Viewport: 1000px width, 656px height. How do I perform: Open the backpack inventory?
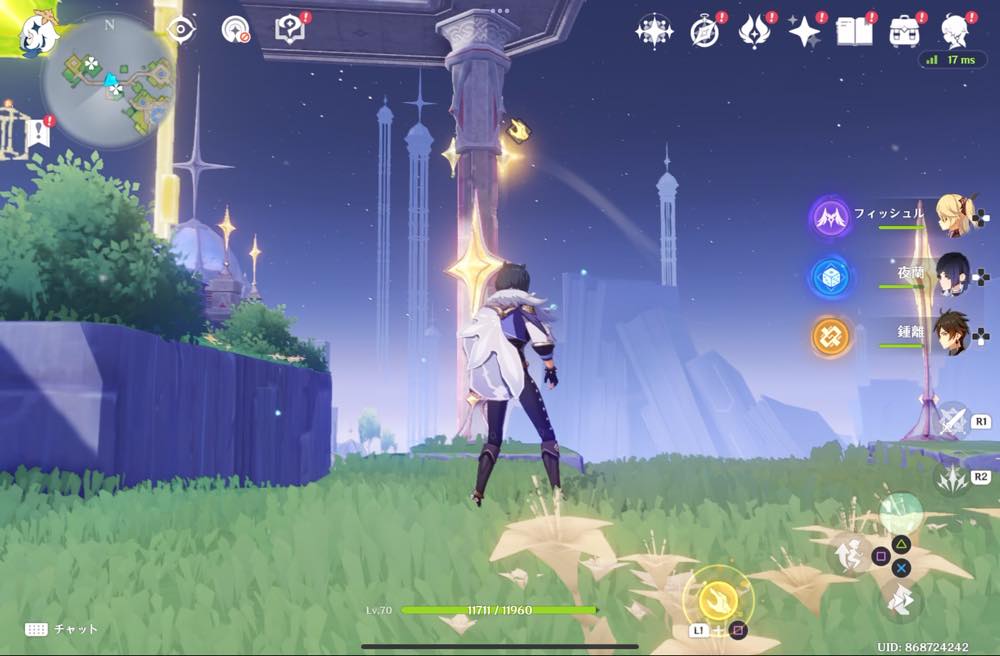point(905,32)
